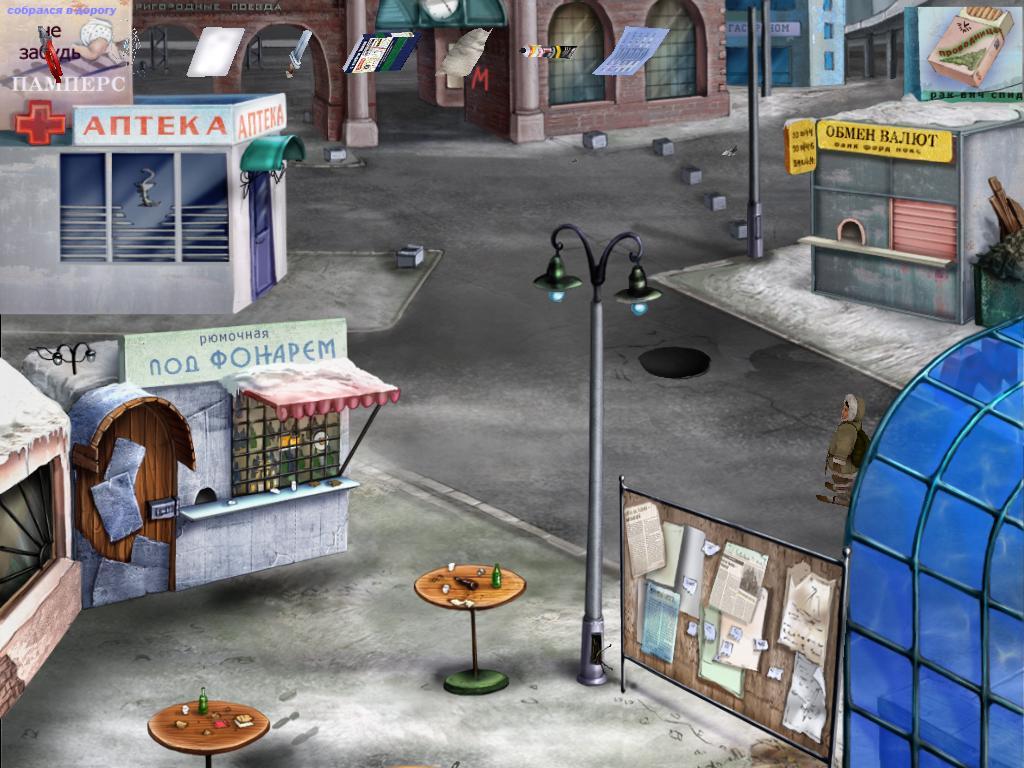This screenshot has width=1024, height=768.
Task: Select the striped tube inventory item
Action: click(547, 50)
